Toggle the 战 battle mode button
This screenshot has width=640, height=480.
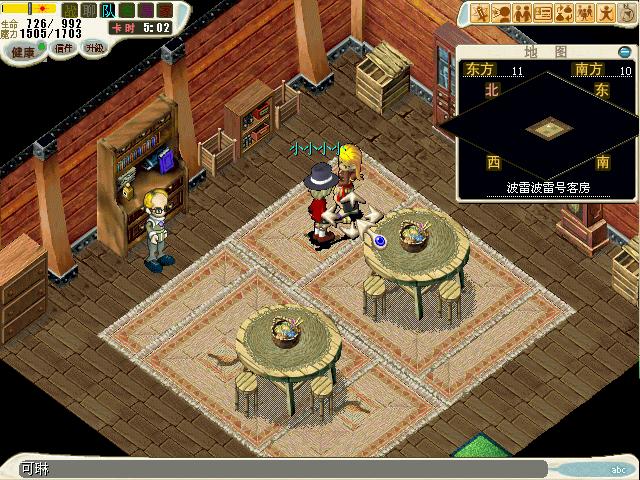coord(69,10)
